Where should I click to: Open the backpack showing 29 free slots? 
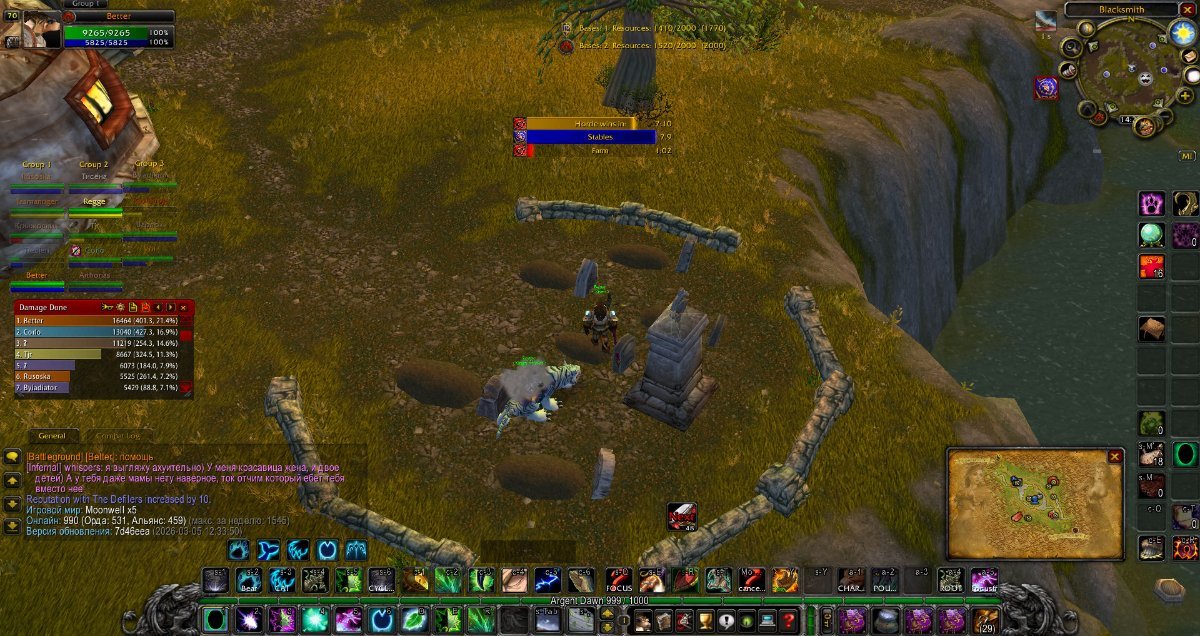(984, 620)
